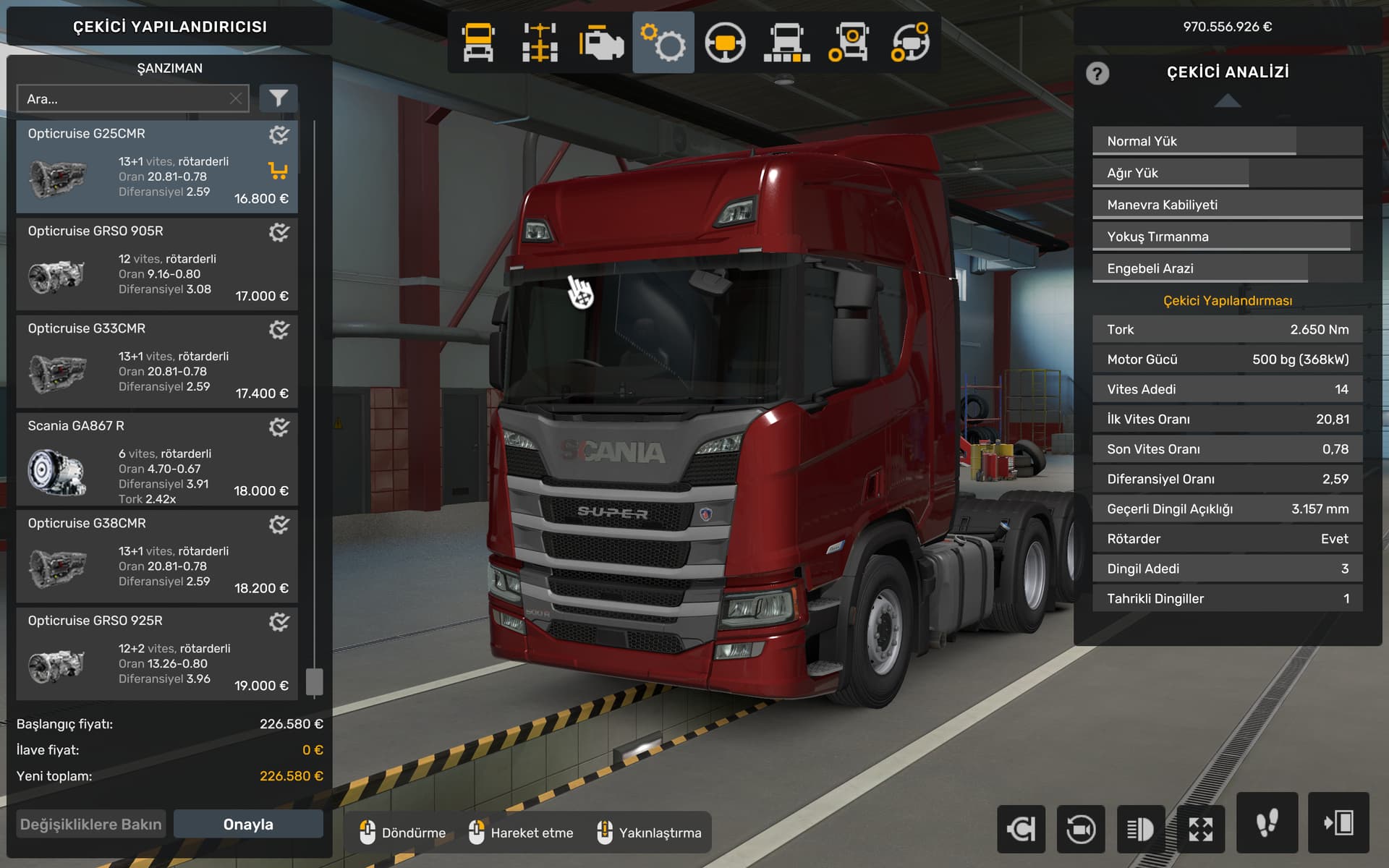Image resolution: width=1389 pixels, height=868 pixels.
Task: Toggle the truck headlights button
Action: pos(1140,829)
